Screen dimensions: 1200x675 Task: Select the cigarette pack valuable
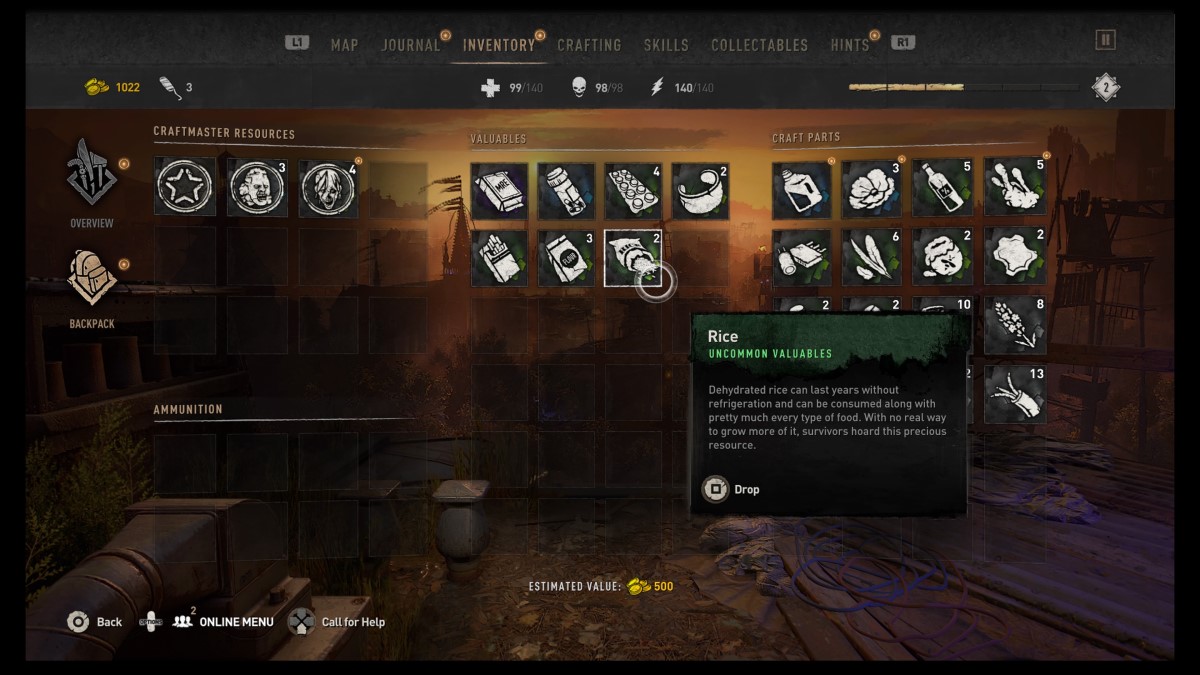(x=499, y=258)
